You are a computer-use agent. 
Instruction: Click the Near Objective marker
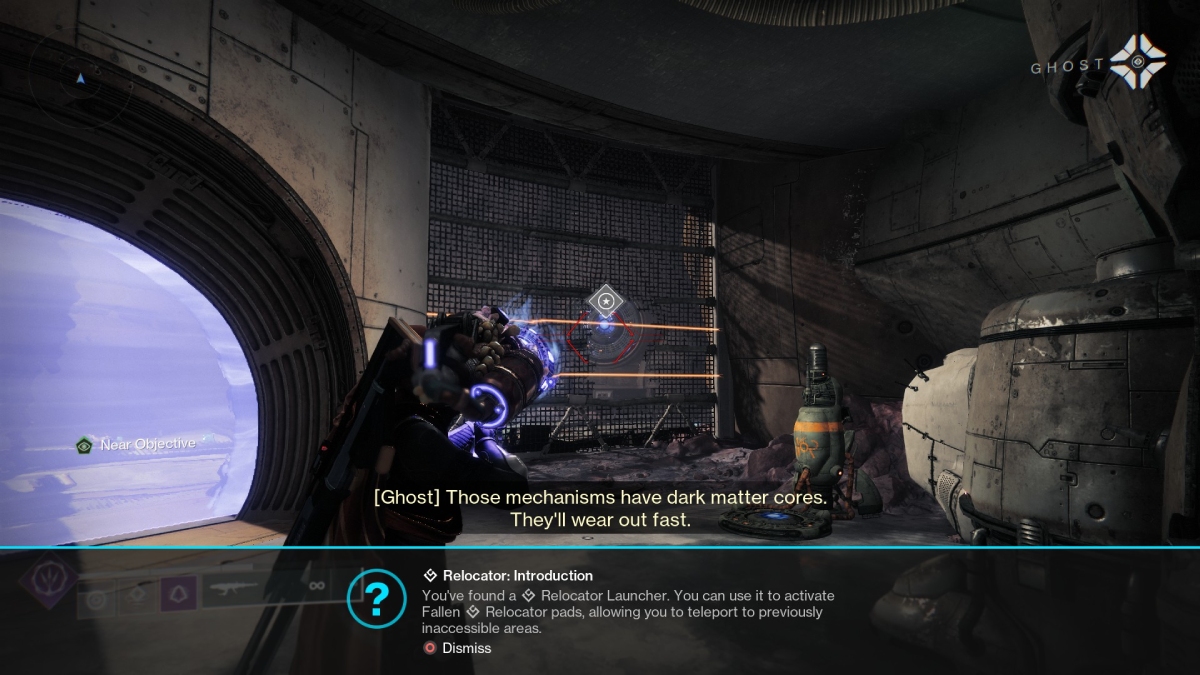click(x=137, y=444)
